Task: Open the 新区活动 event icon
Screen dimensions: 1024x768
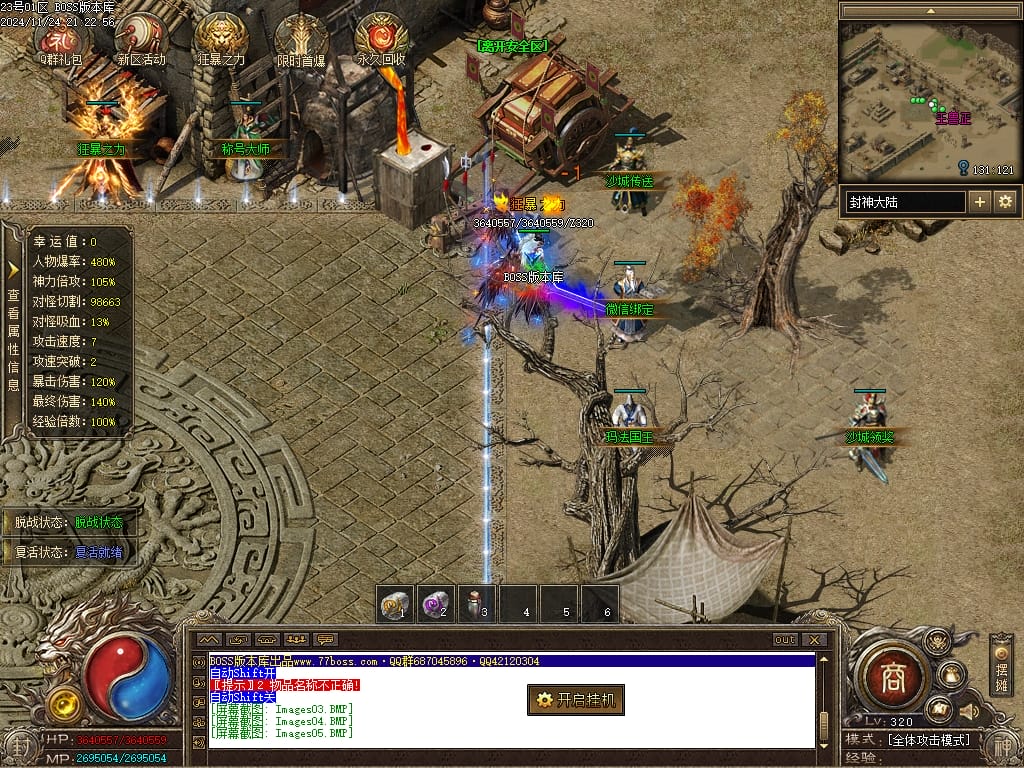Action: click(x=140, y=38)
